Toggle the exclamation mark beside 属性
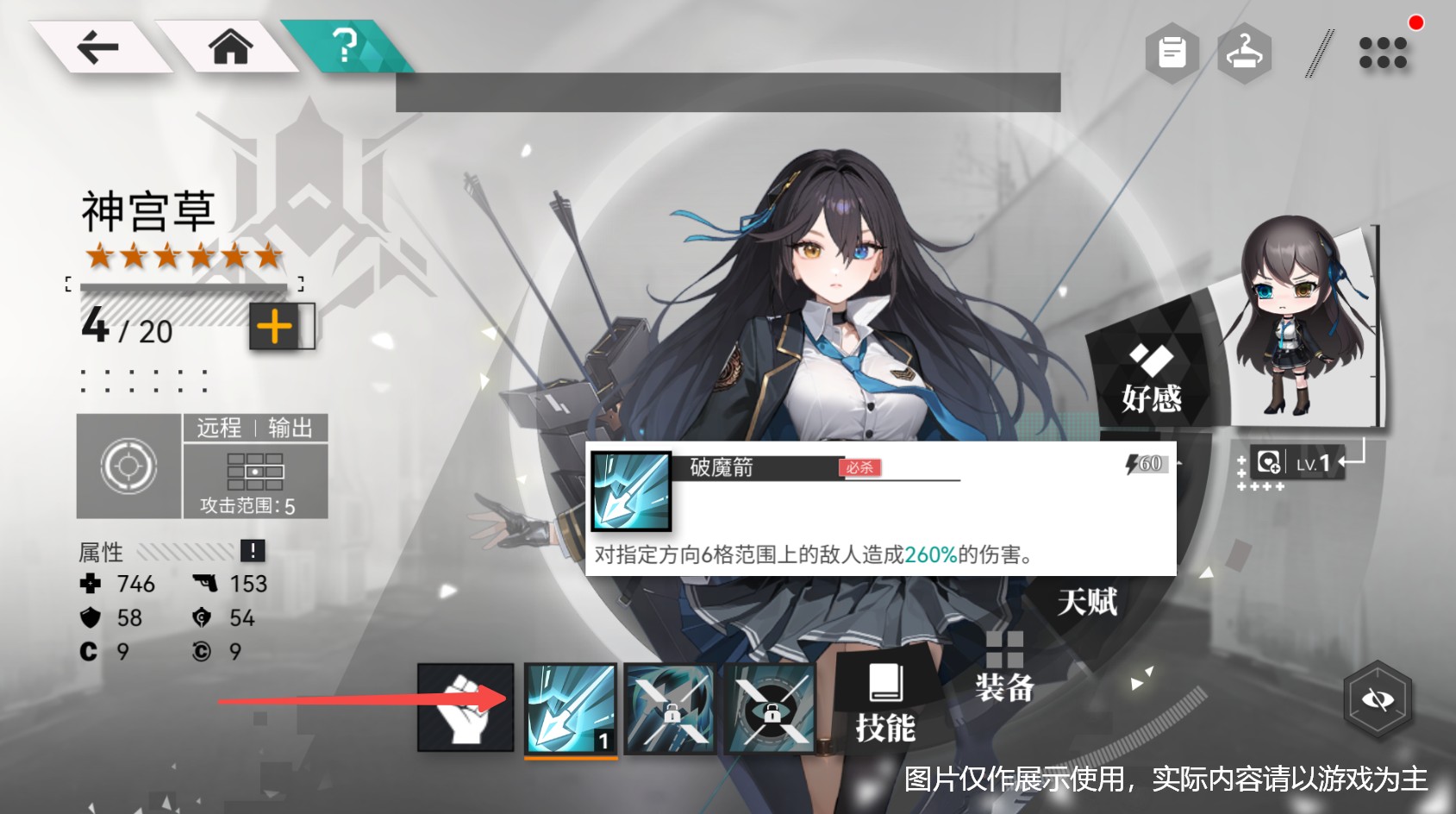Viewport: 1456px width, 814px height. click(x=253, y=552)
